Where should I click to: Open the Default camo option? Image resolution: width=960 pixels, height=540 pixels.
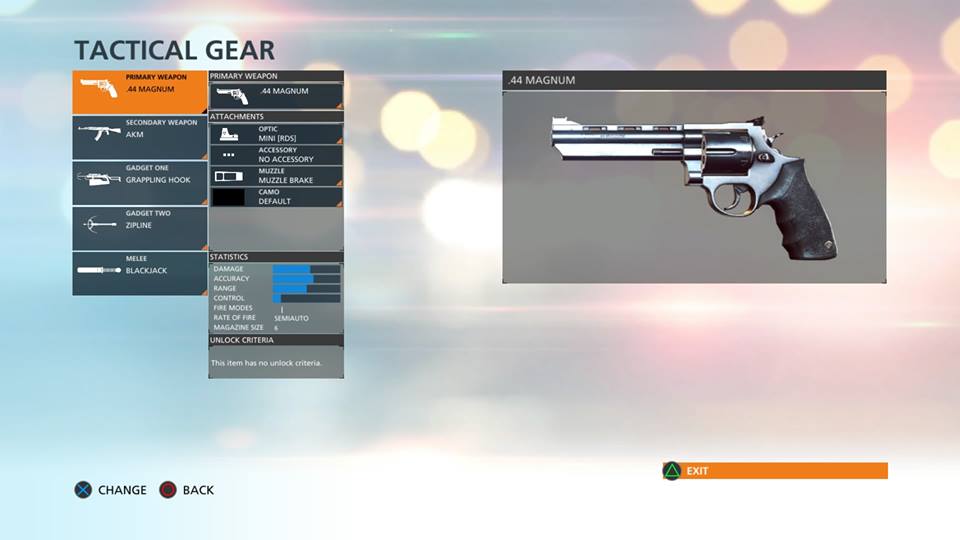click(x=276, y=197)
